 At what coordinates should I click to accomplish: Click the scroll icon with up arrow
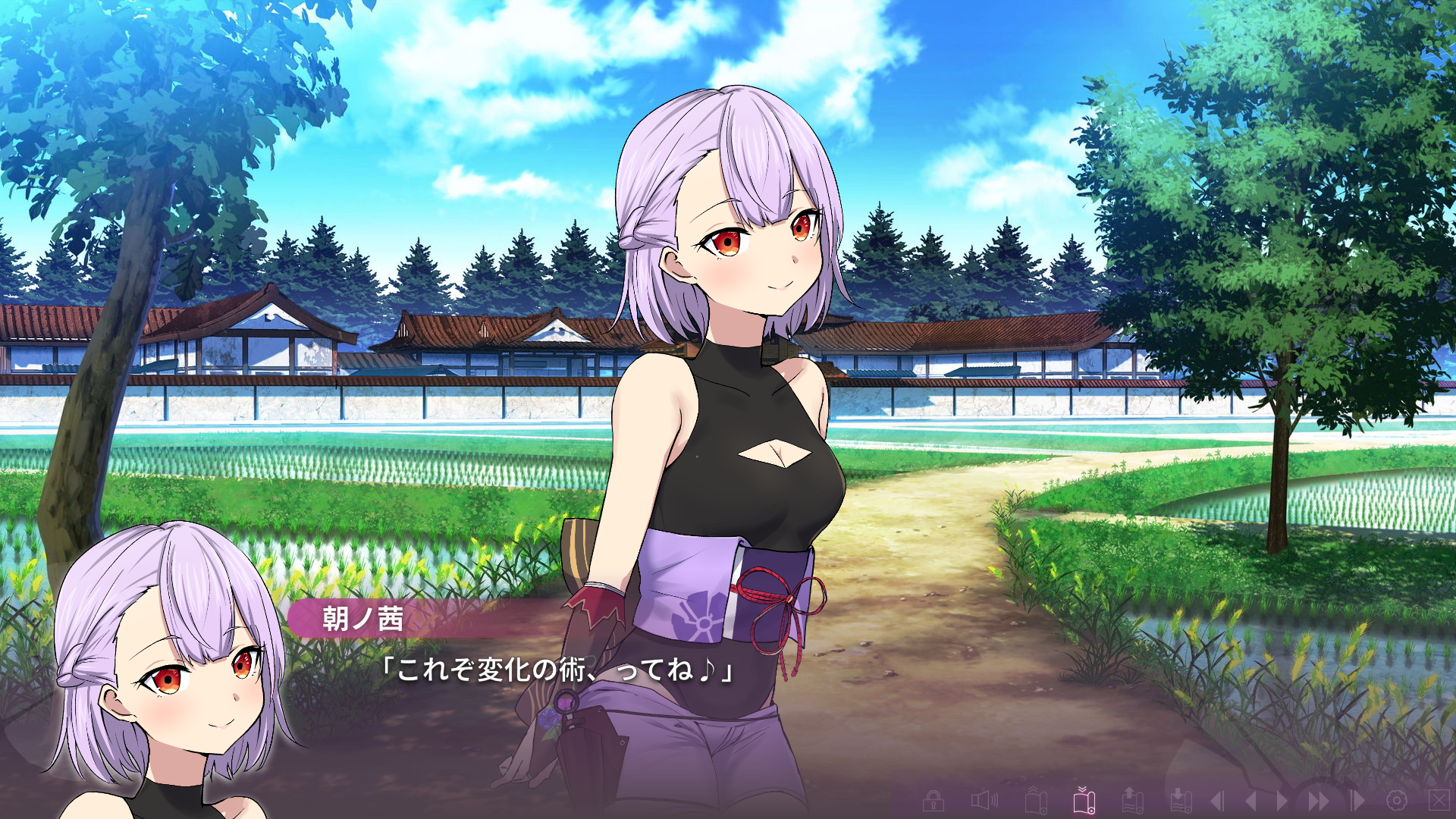coord(1132,801)
